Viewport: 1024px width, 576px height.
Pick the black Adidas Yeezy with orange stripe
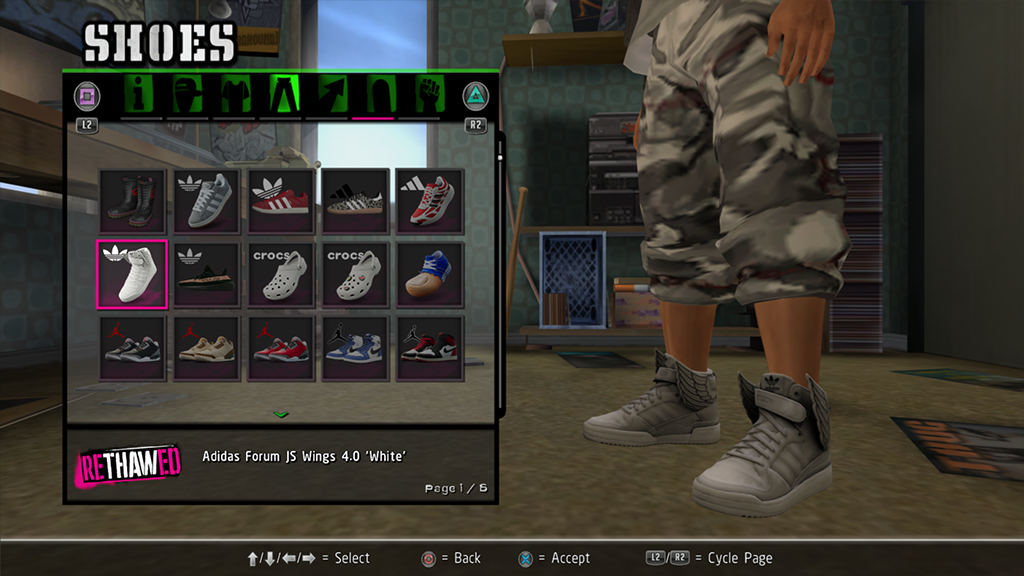click(x=207, y=275)
